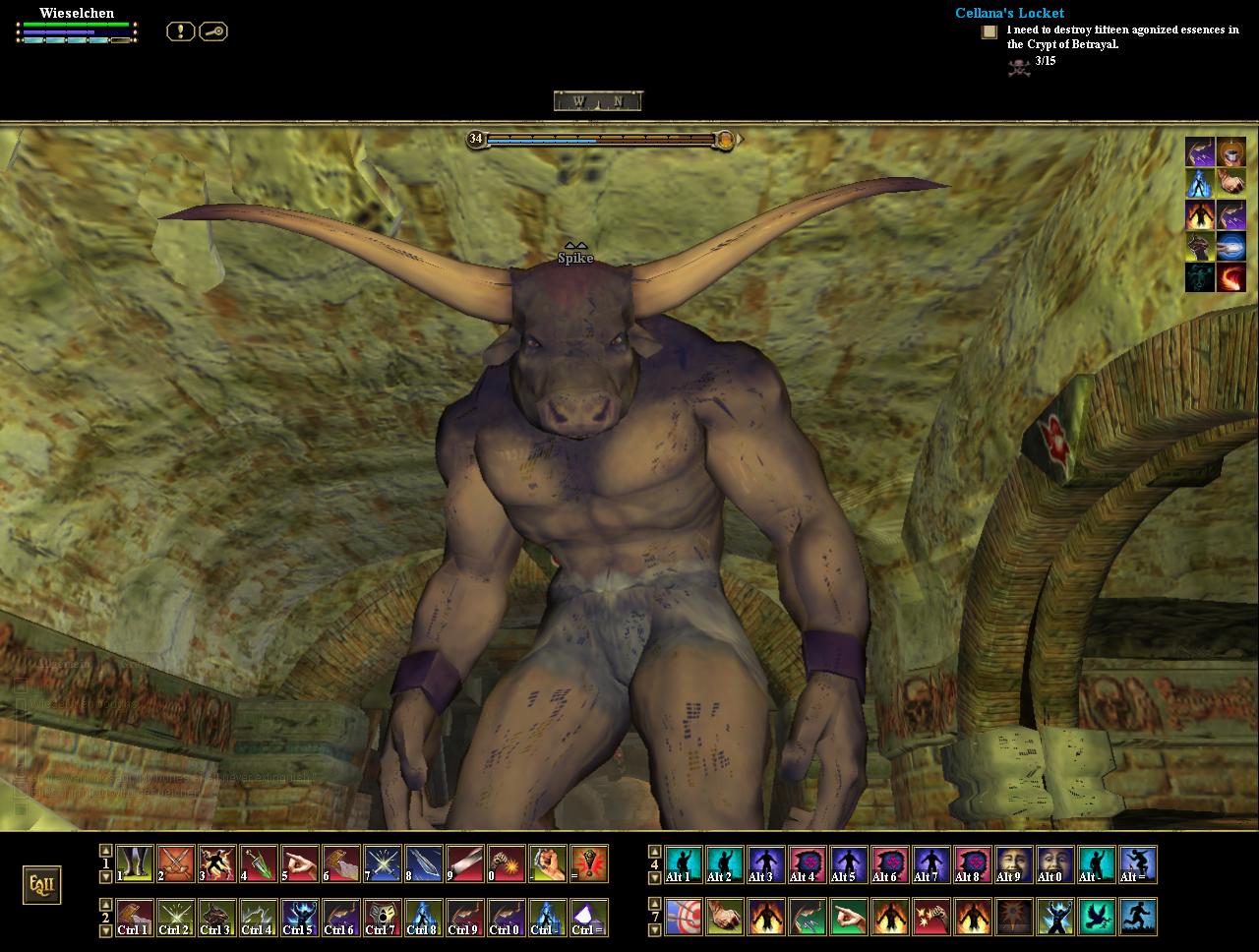Image resolution: width=1259 pixels, height=952 pixels.
Task: Activate the Alt = leaping figure ability
Action: click(1137, 863)
